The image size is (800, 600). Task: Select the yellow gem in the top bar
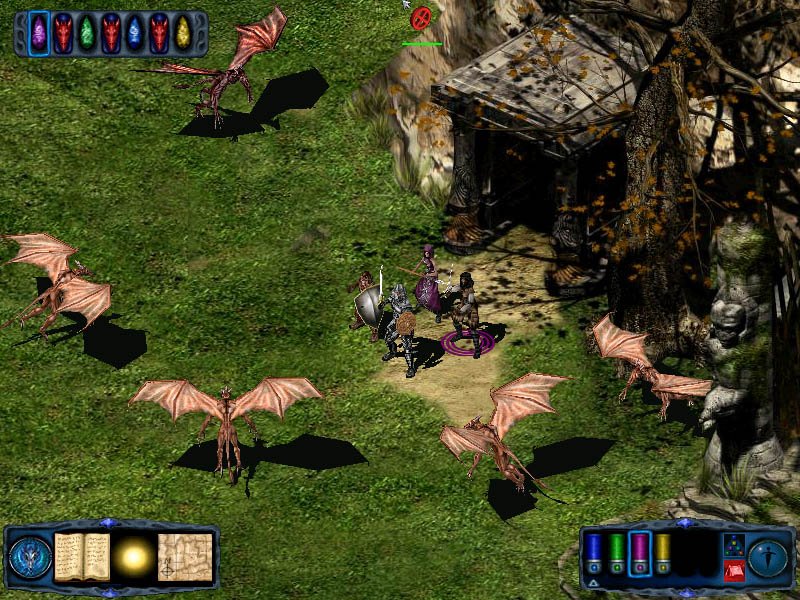(183, 33)
